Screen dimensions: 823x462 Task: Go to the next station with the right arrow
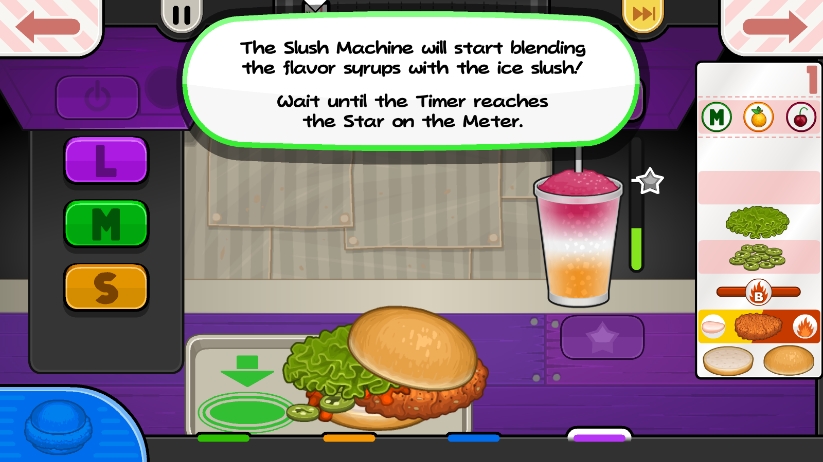773,25
